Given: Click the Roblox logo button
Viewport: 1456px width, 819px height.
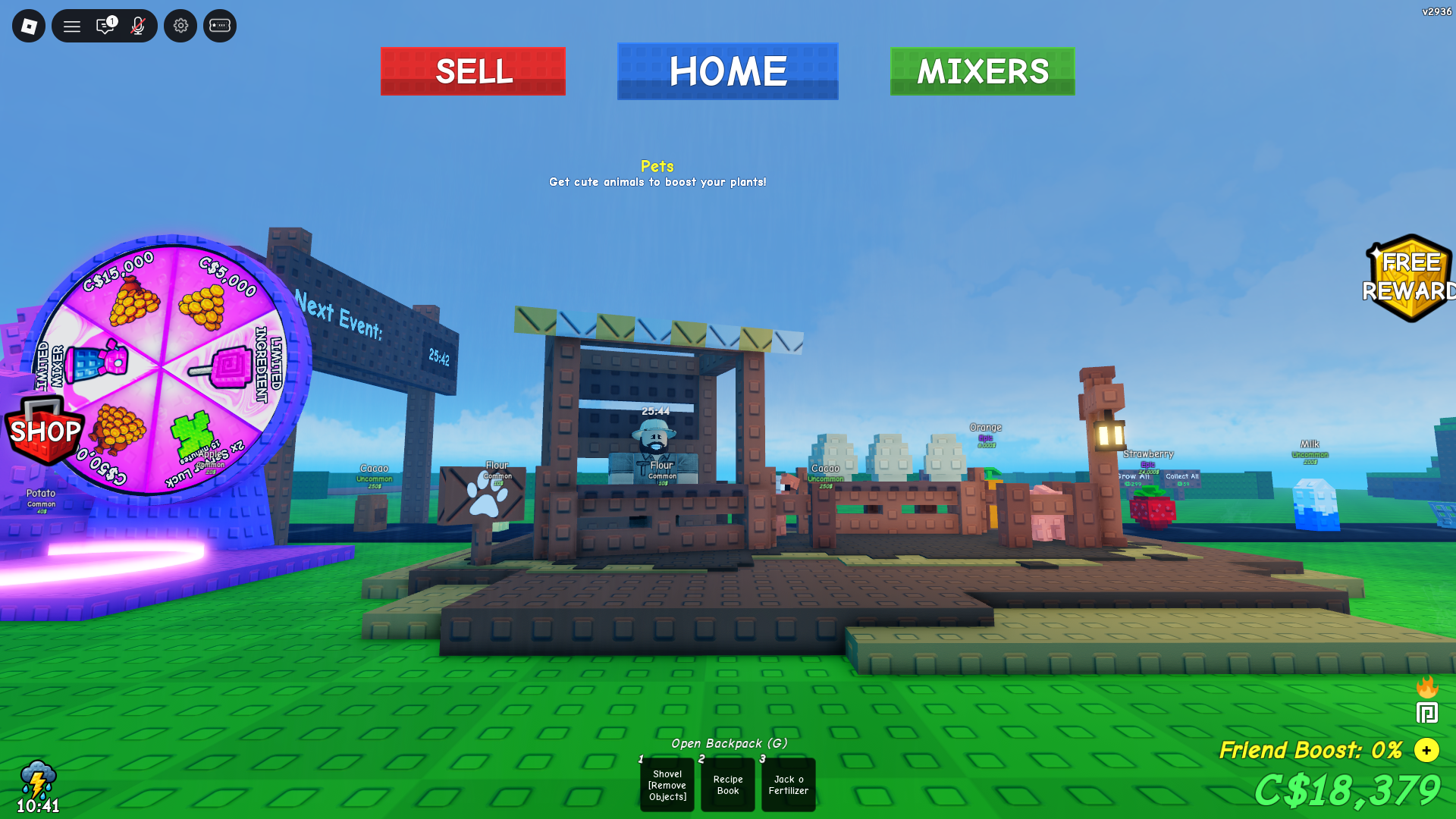Looking at the screenshot, I should (28, 25).
